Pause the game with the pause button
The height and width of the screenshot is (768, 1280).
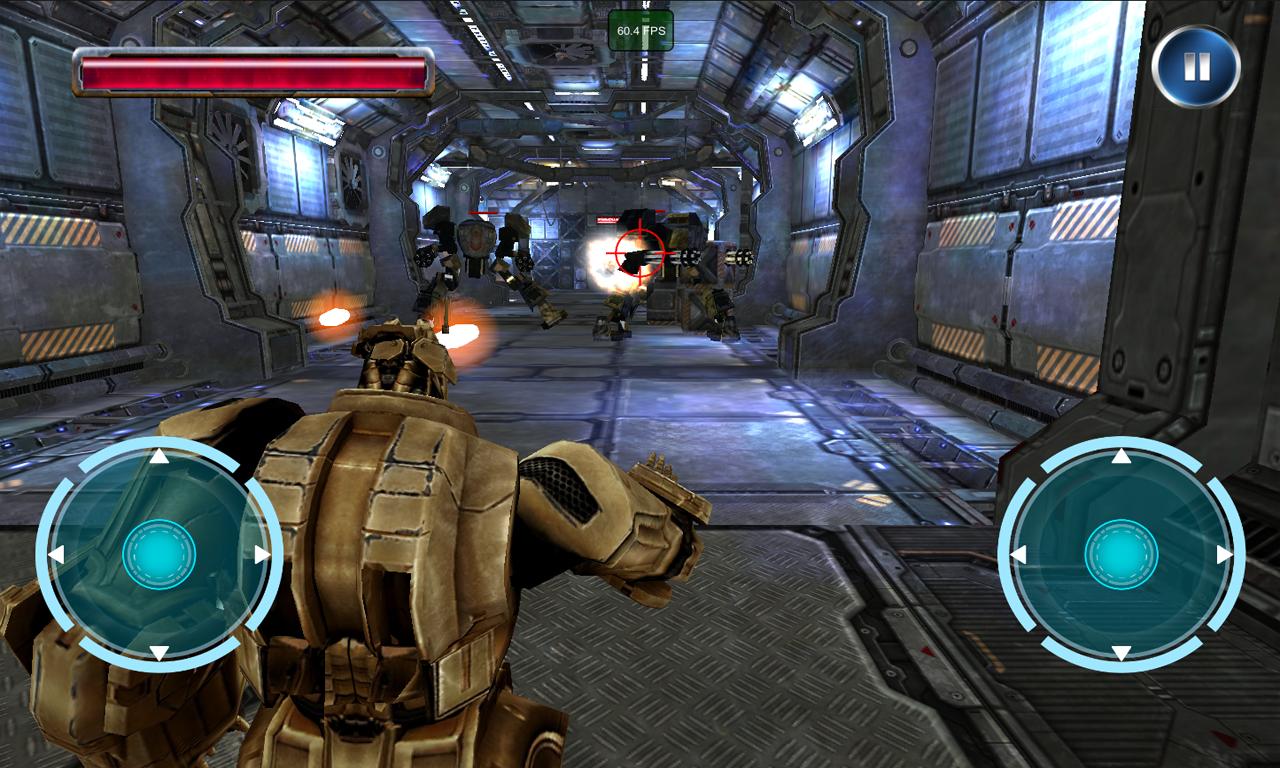click(1196, 67)
